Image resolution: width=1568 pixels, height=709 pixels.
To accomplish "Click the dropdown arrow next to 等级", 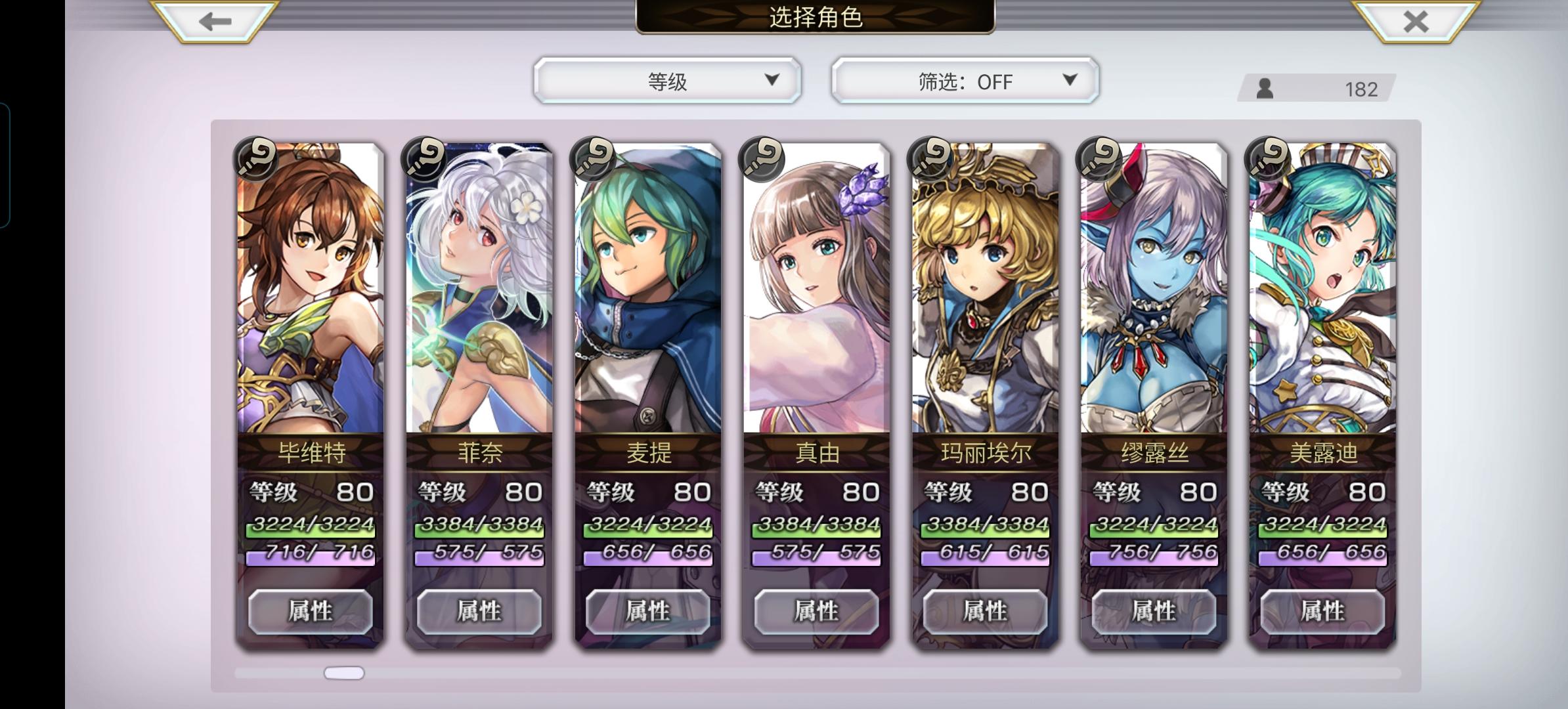I will [770, 80].
